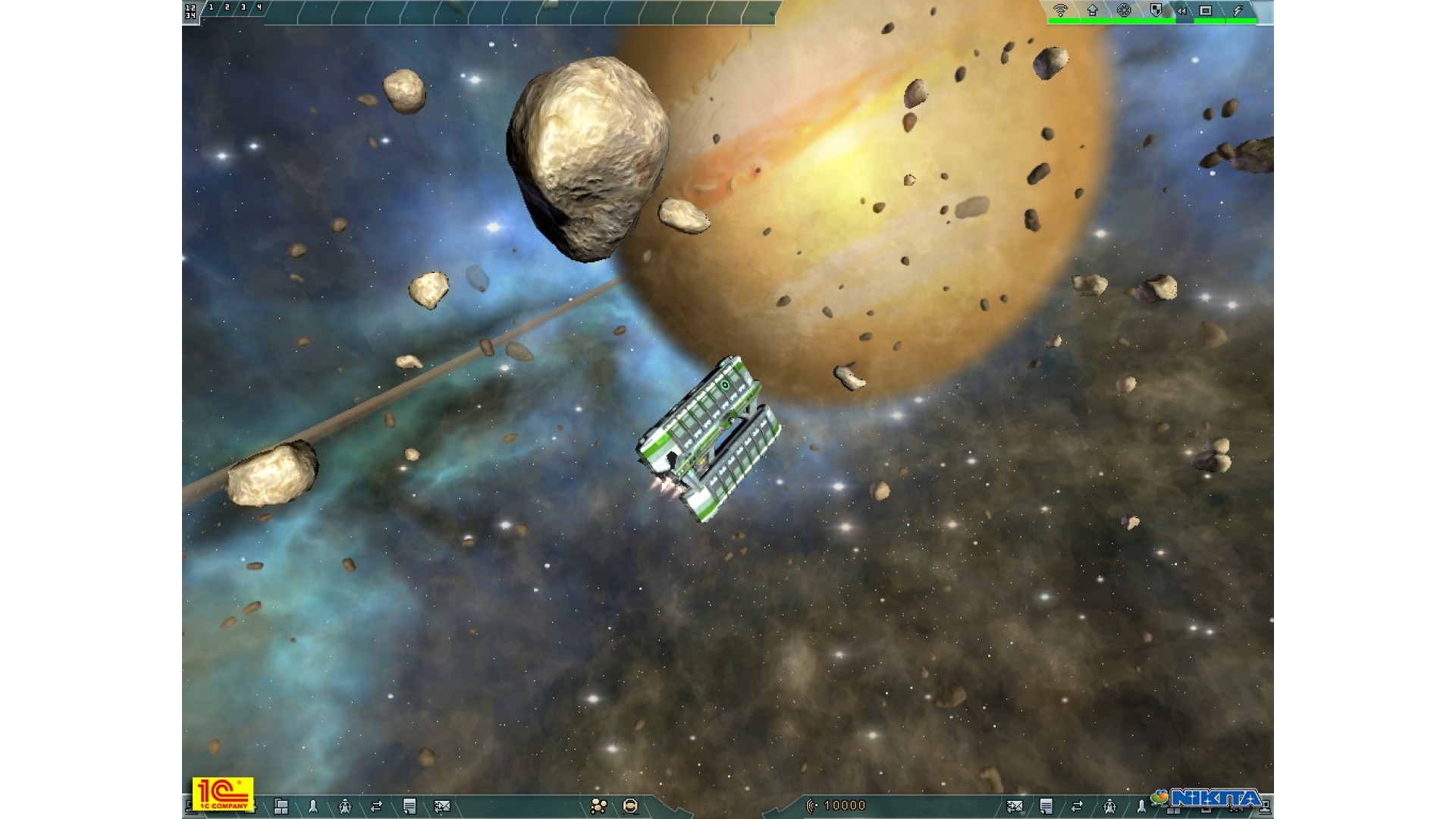Viewport: 1456px width, 819px height.
Task: Click the radar signal system icon
Action: point(1060,10)
